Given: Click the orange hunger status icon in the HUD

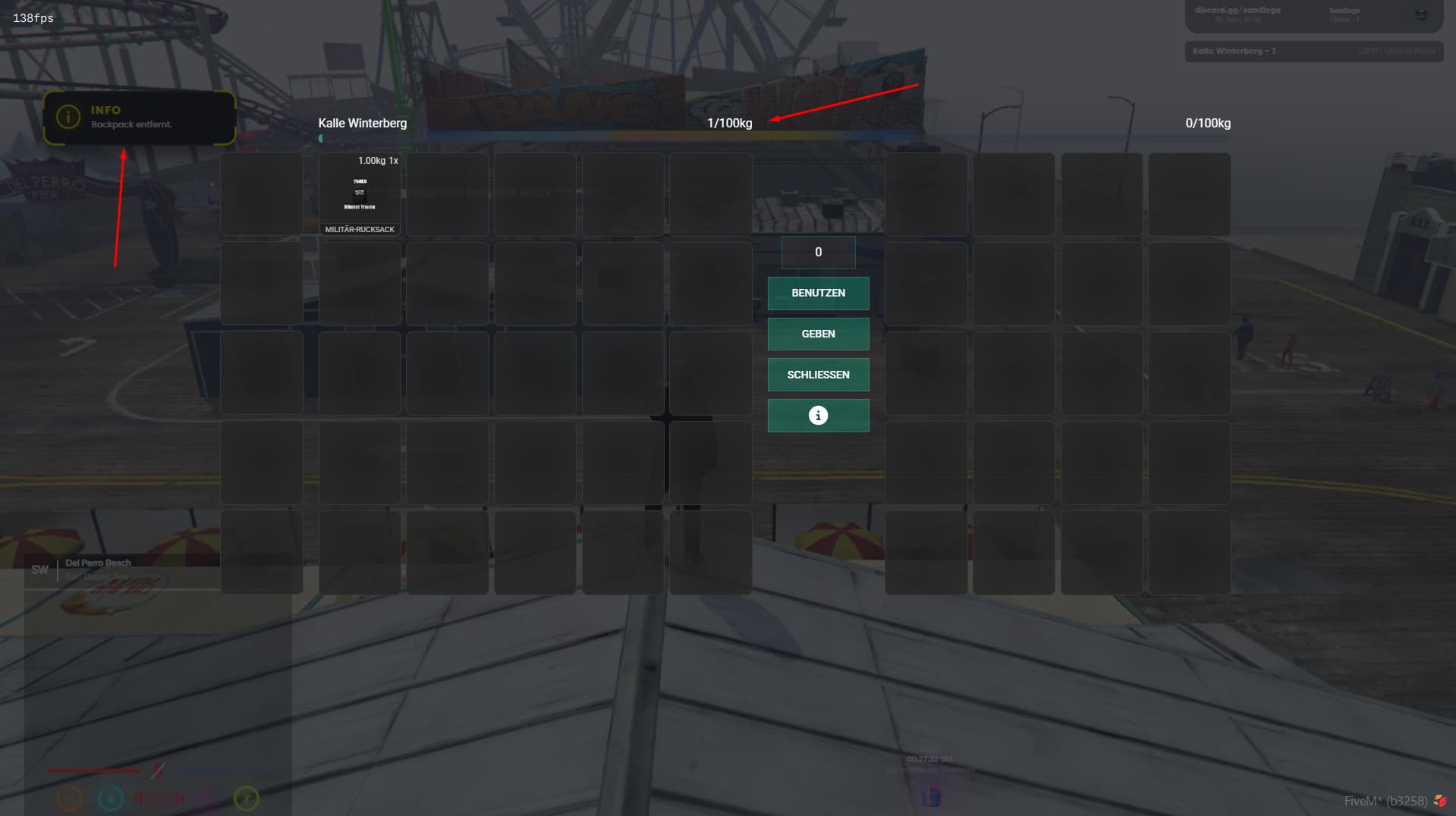Looking at the screenshot, I should click(71, 798).
